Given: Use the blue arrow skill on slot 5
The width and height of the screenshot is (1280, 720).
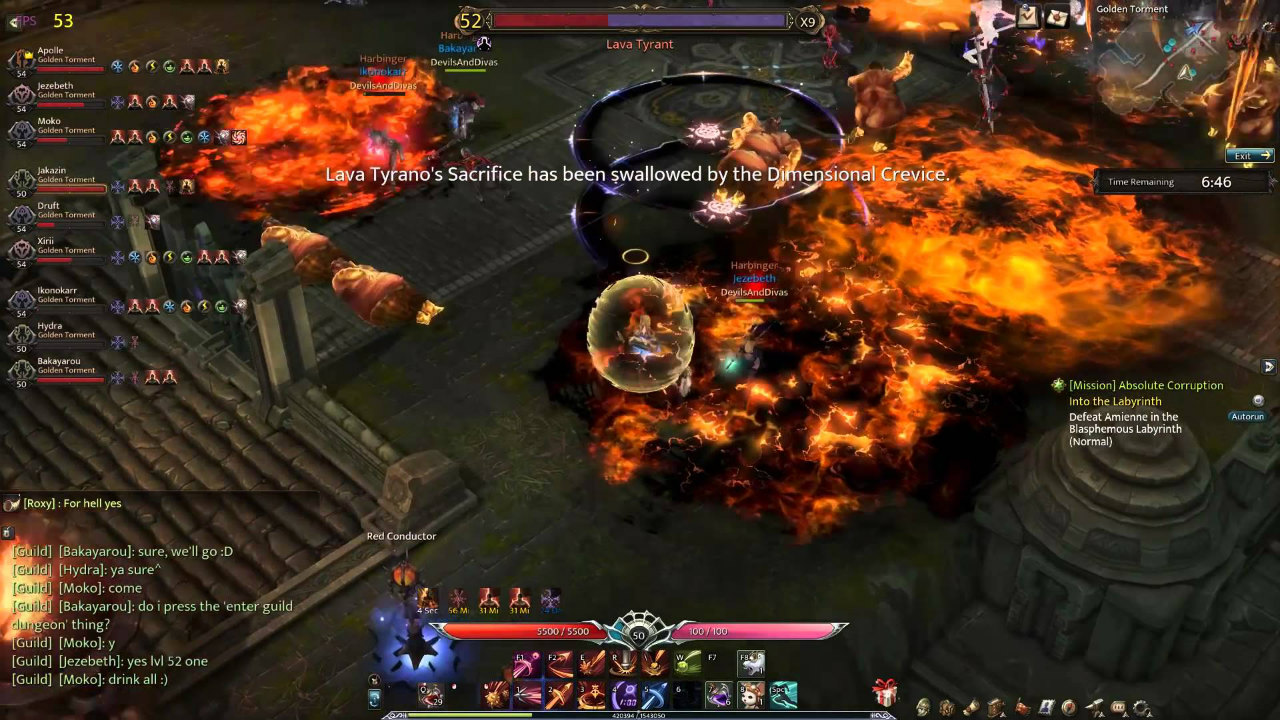Looking at the screenshot, I should [x=655, y=695].
